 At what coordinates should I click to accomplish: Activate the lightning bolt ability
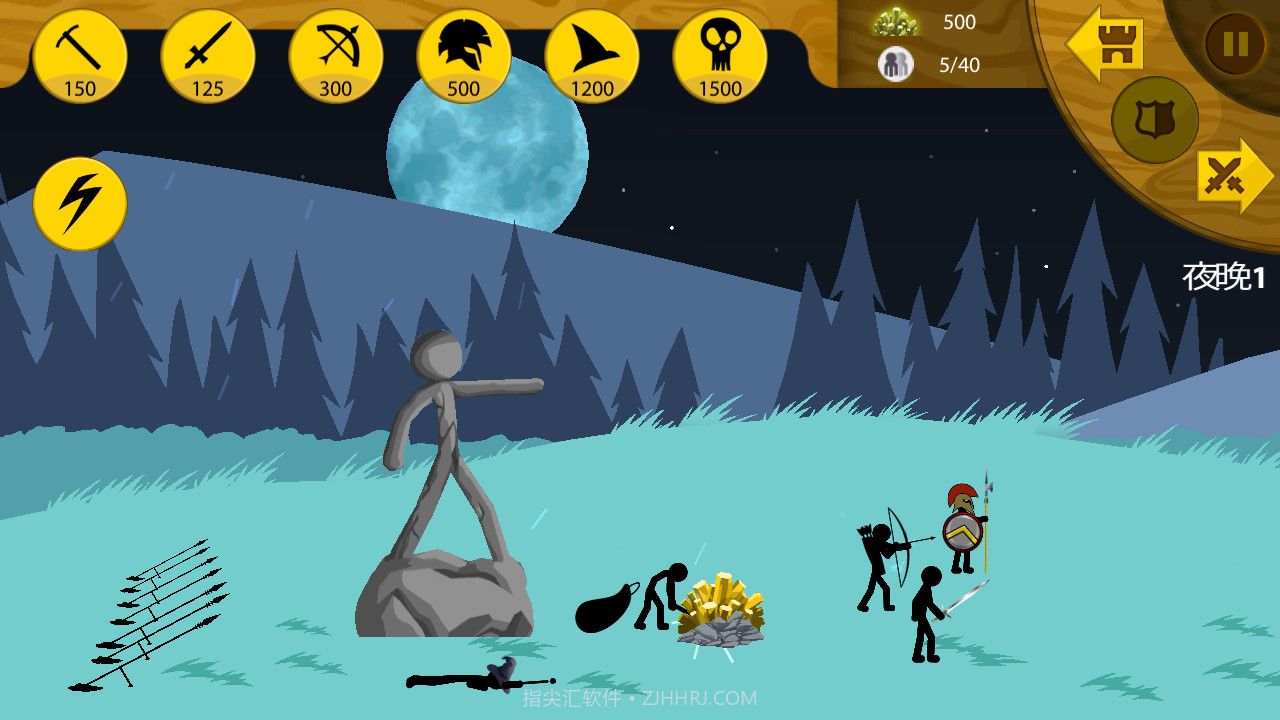80,204
